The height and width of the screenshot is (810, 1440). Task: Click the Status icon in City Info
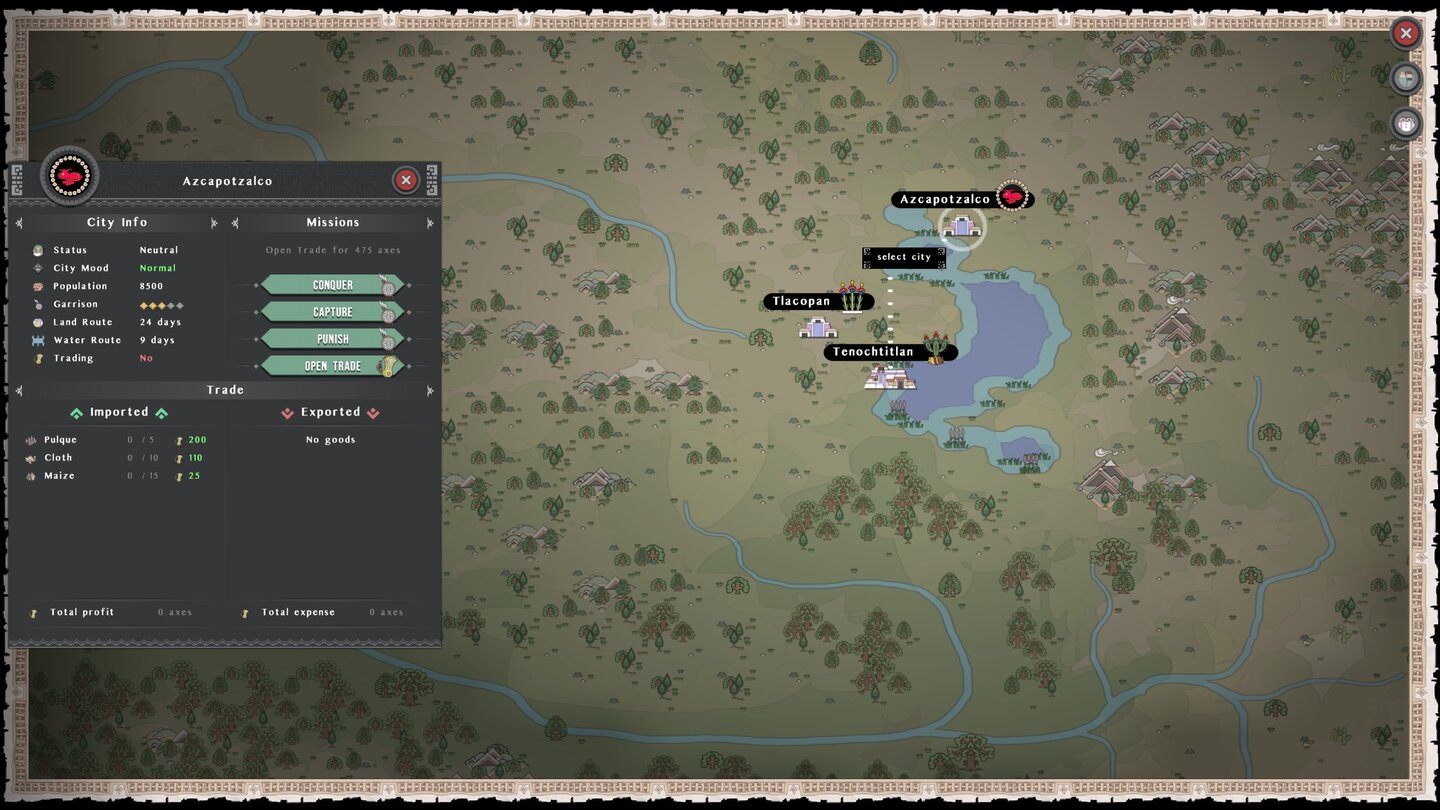(x=38, y=250)
